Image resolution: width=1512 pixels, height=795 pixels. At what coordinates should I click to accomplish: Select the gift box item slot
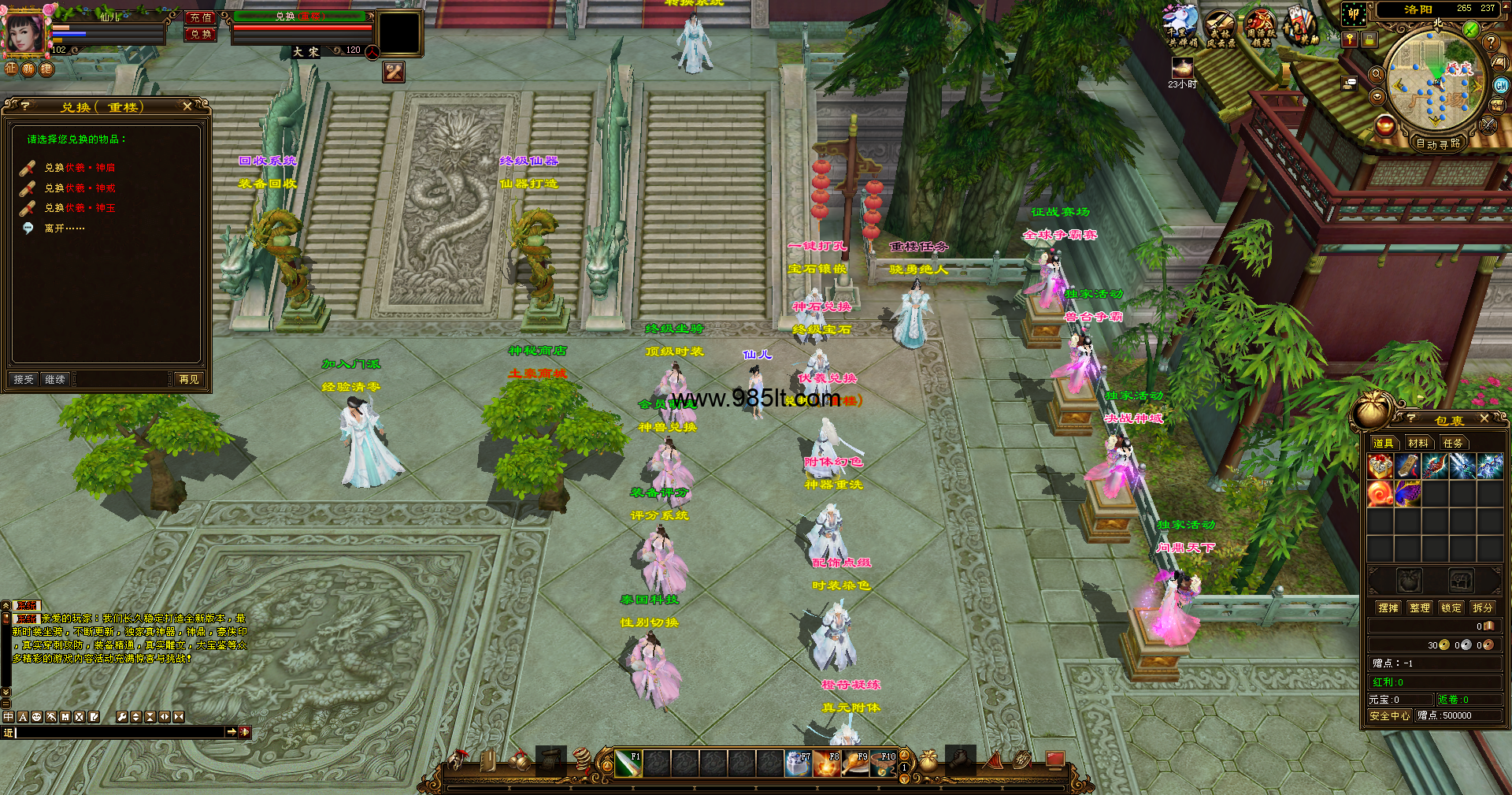click(x=1380, y=466)
